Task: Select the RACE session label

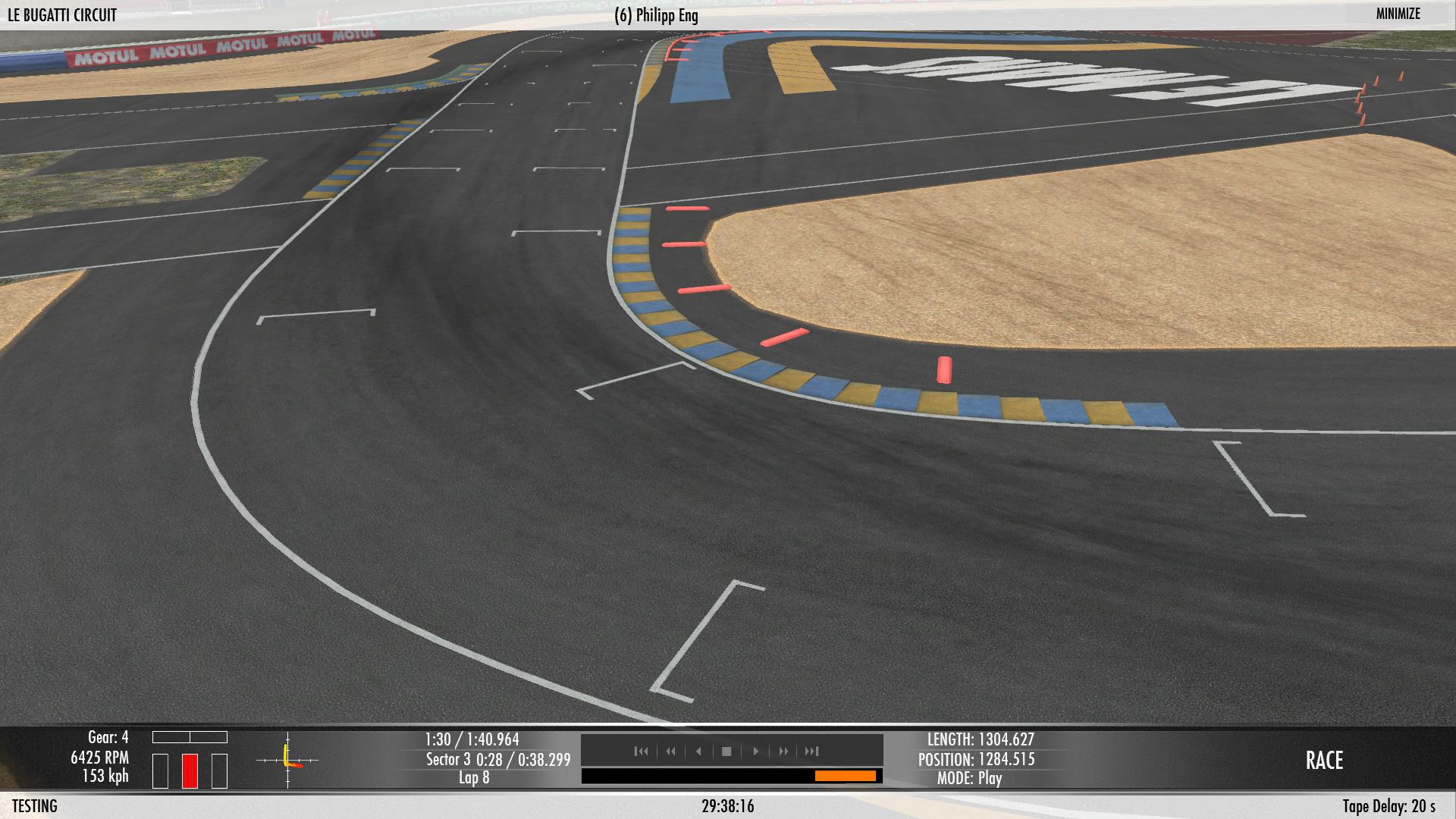Action: point(1324,761)
